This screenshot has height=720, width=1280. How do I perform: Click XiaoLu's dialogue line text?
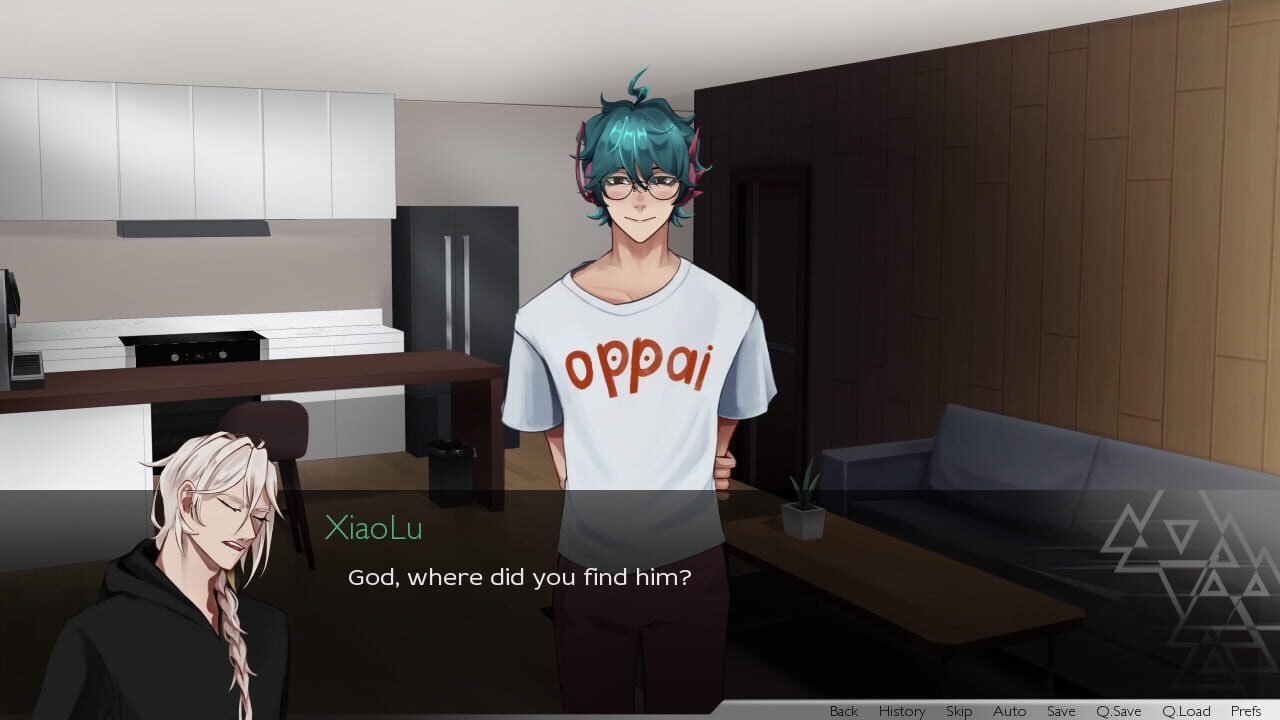tap(520, 577)
